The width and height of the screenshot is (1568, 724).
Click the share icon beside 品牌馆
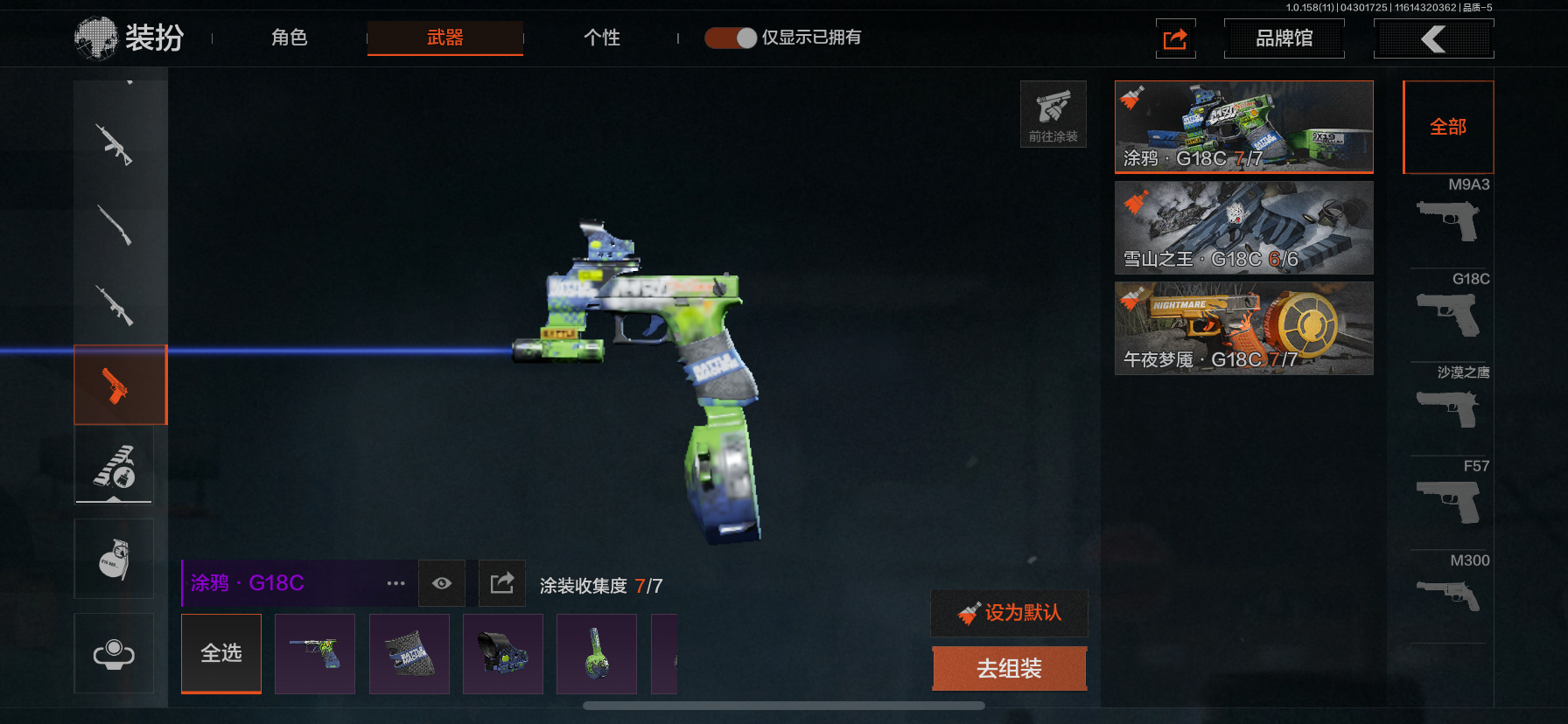pos(1175,39)
